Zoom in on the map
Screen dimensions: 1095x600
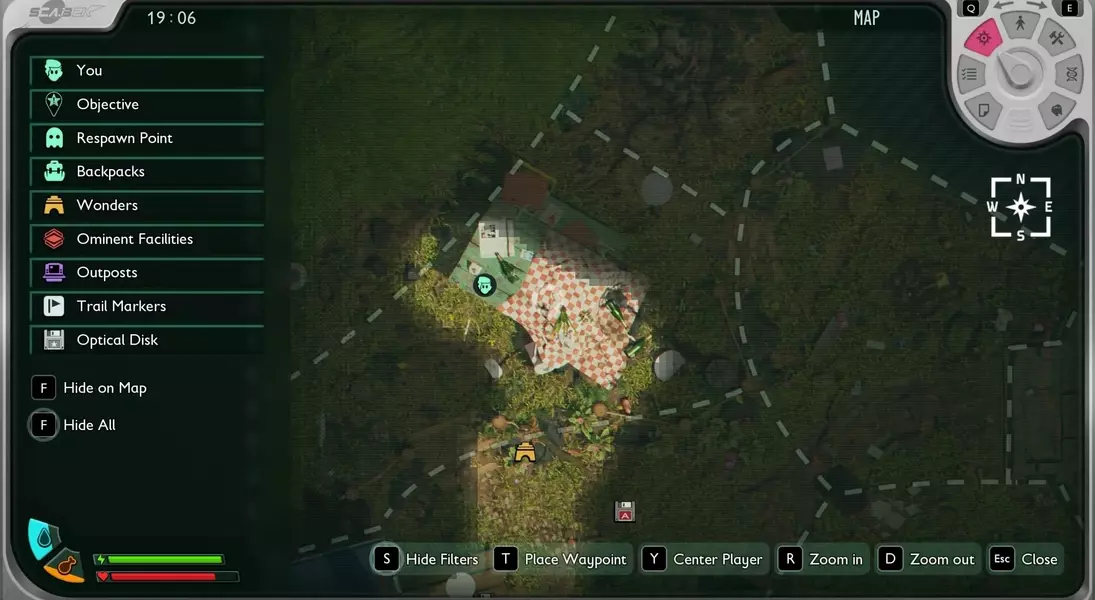tap(821, 559)
